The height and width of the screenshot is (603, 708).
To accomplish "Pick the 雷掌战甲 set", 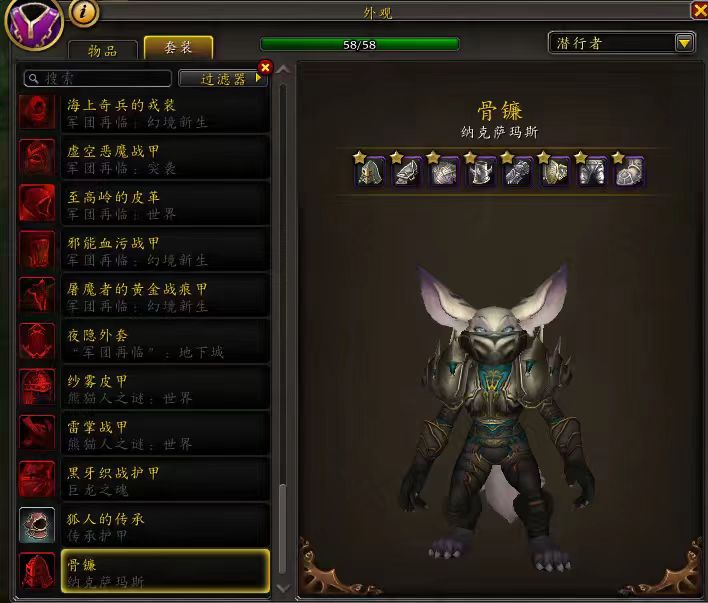I will click(145, 433).
